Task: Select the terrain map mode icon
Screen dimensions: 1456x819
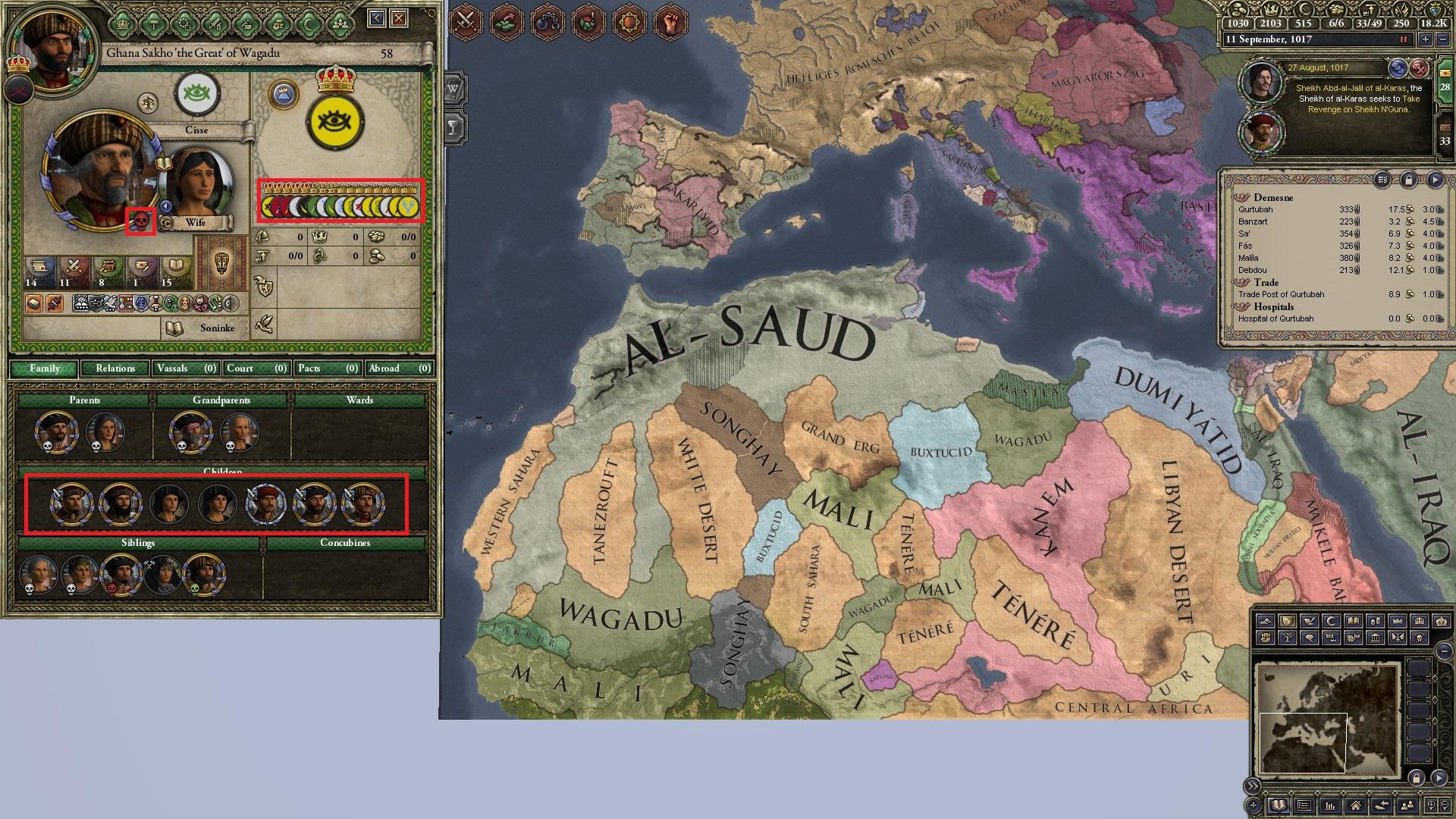Action: (1266, 622)
